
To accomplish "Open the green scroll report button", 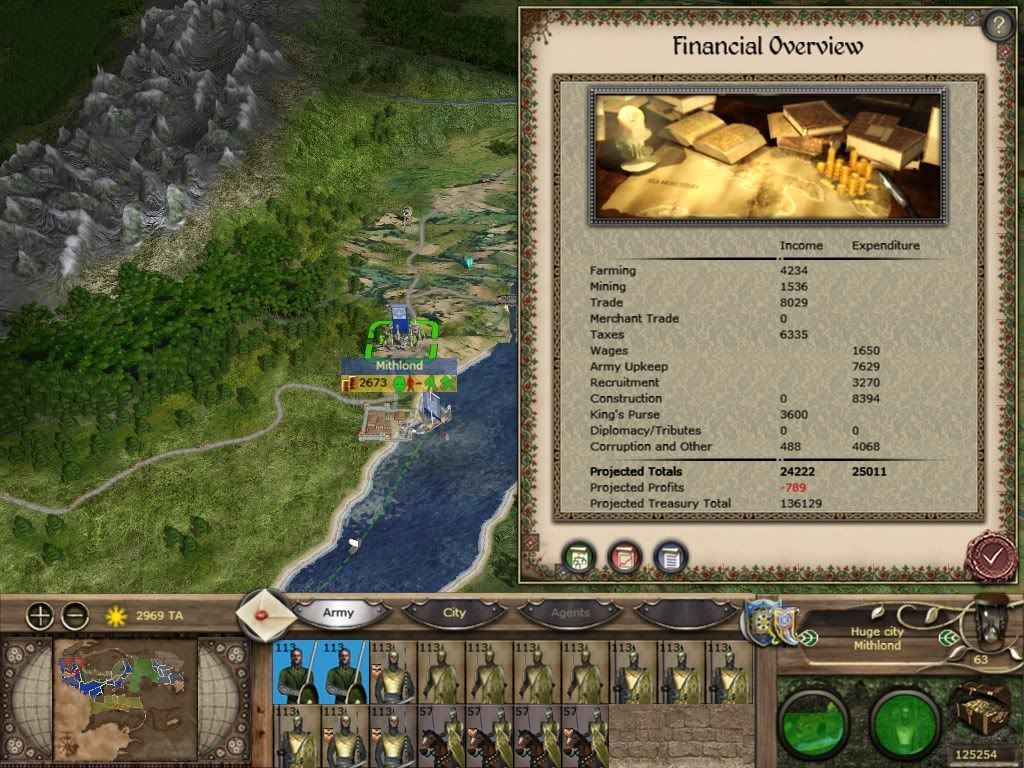I will (x=578, y=557).
